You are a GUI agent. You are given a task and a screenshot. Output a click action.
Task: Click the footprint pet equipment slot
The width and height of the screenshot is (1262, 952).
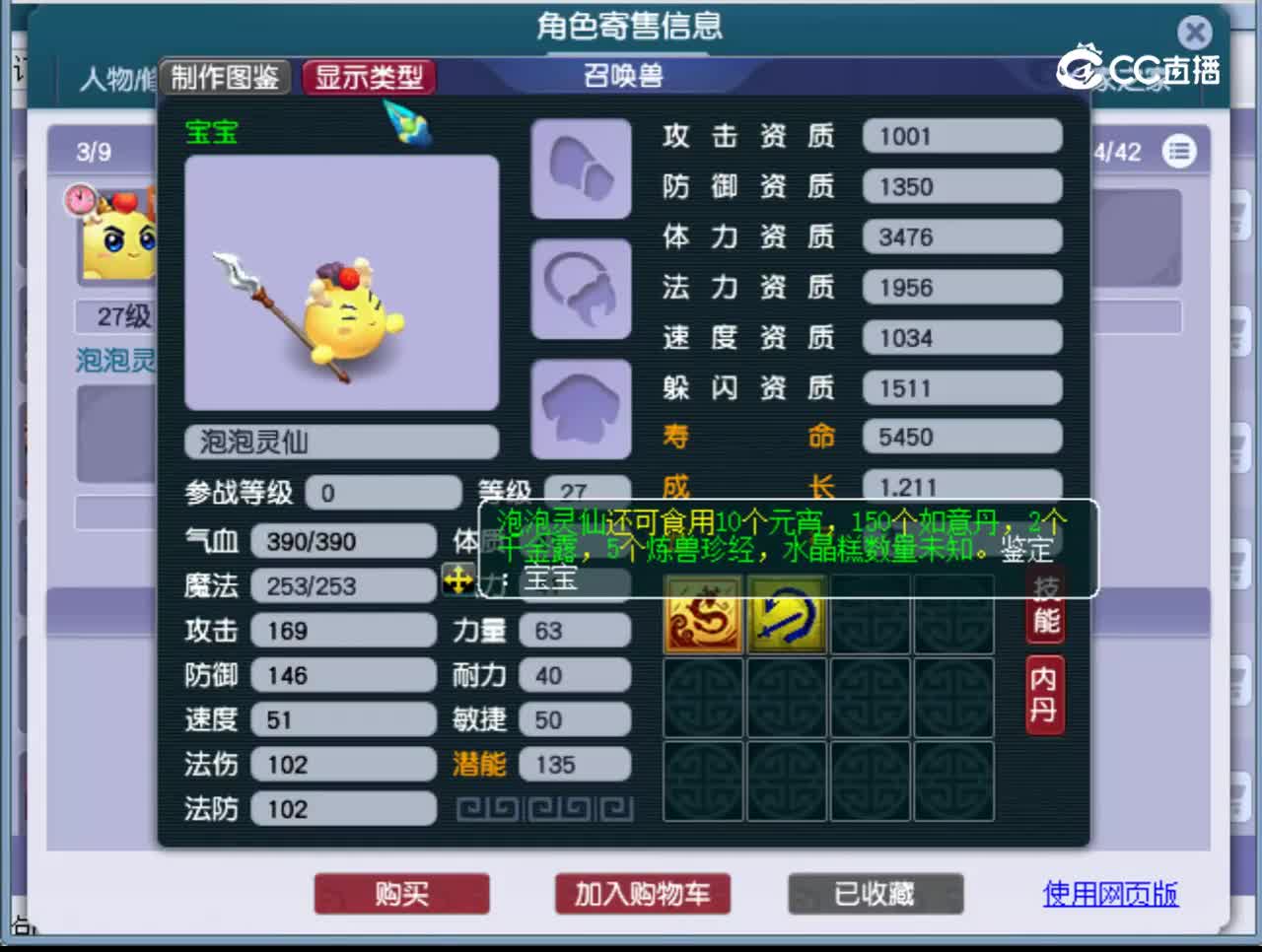coord(580,170)
